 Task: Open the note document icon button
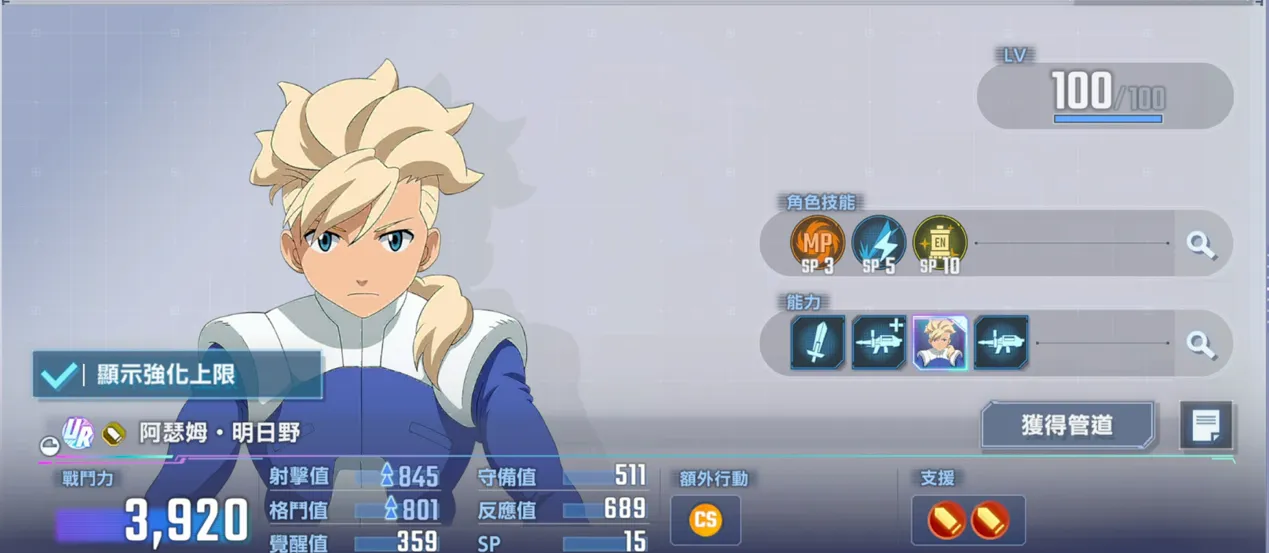(x=1206, y=426)
